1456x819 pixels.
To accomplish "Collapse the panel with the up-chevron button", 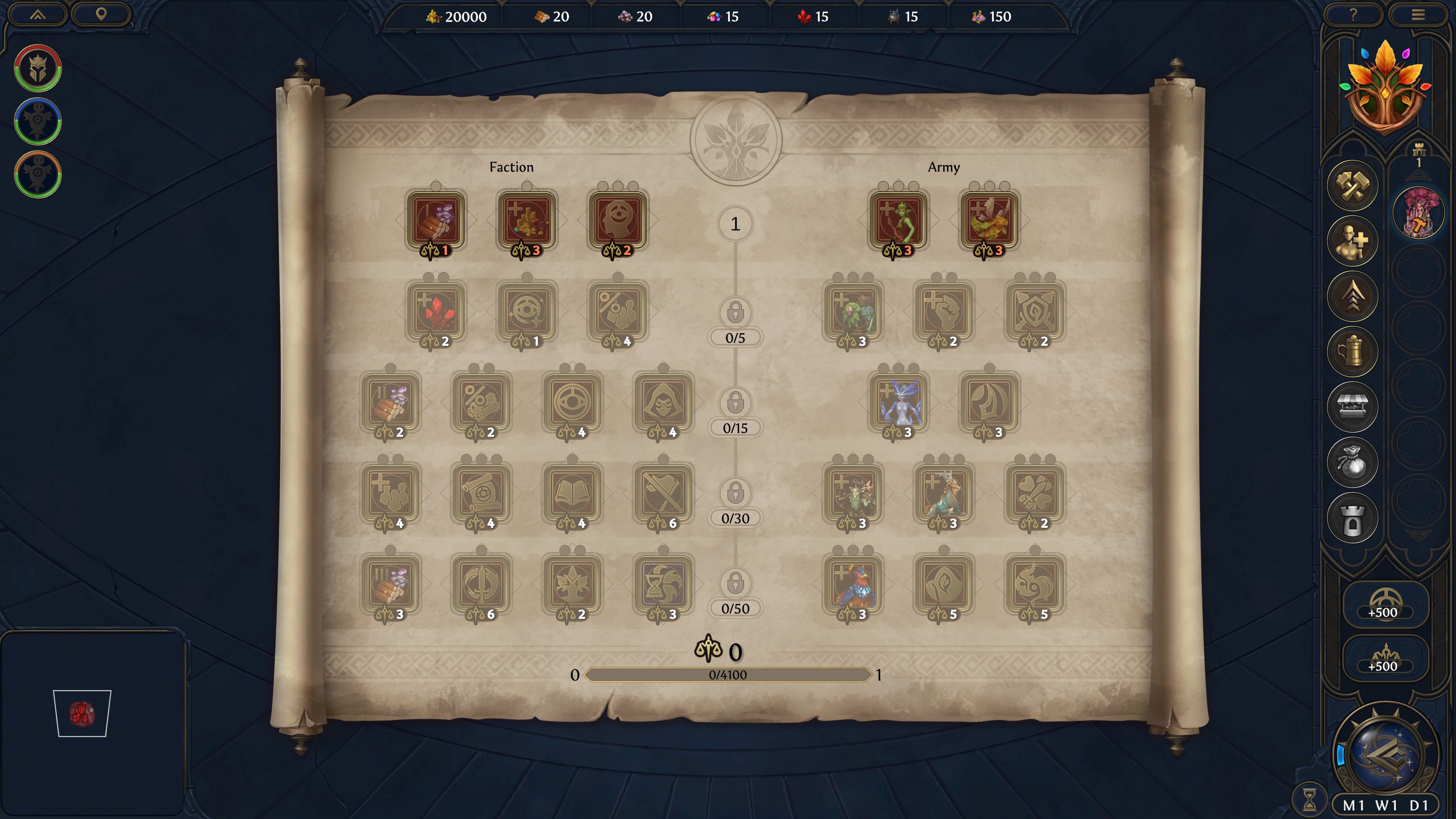I will [37, 15].
